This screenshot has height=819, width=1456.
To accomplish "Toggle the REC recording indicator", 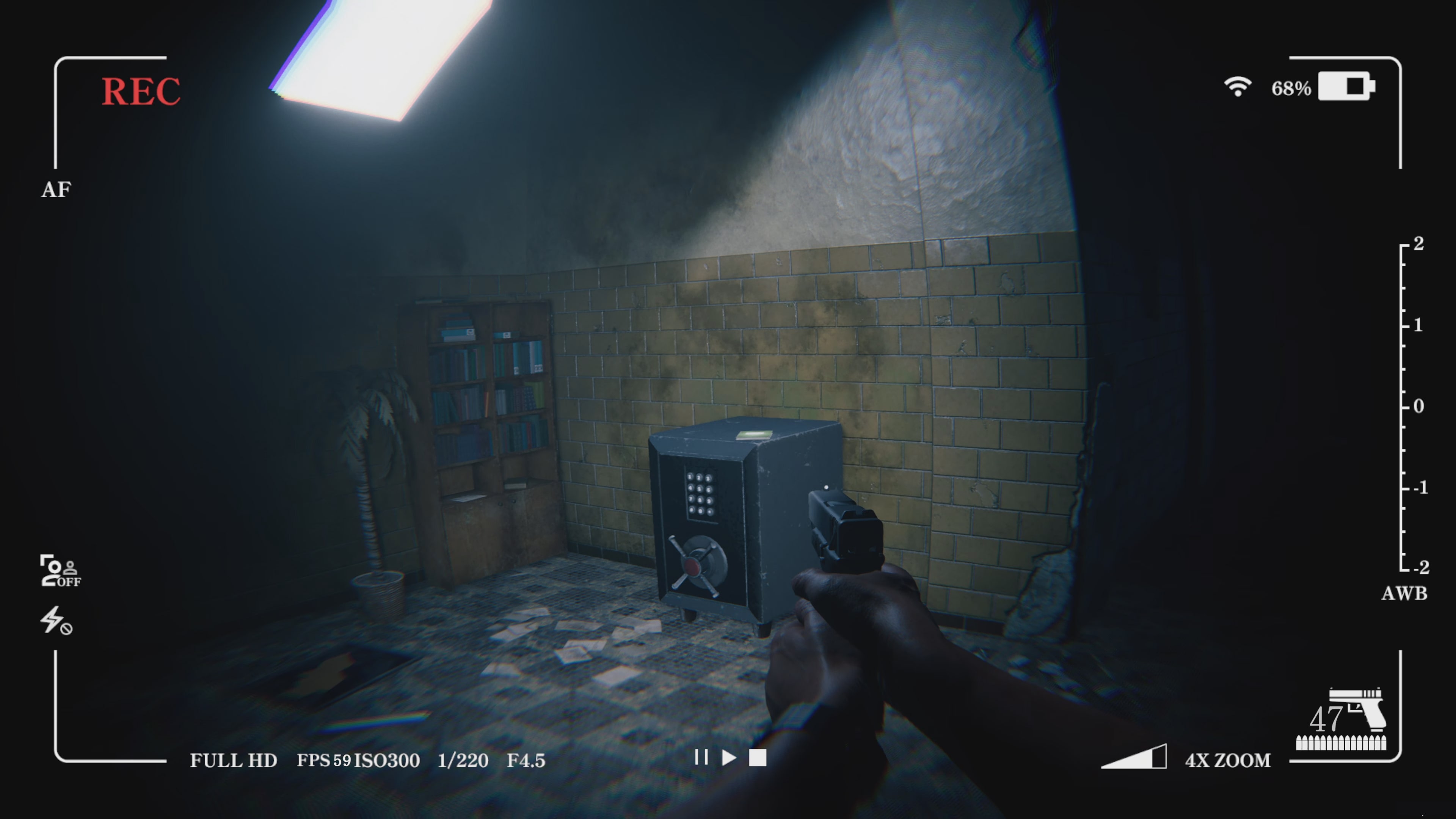I will point(141,91).
